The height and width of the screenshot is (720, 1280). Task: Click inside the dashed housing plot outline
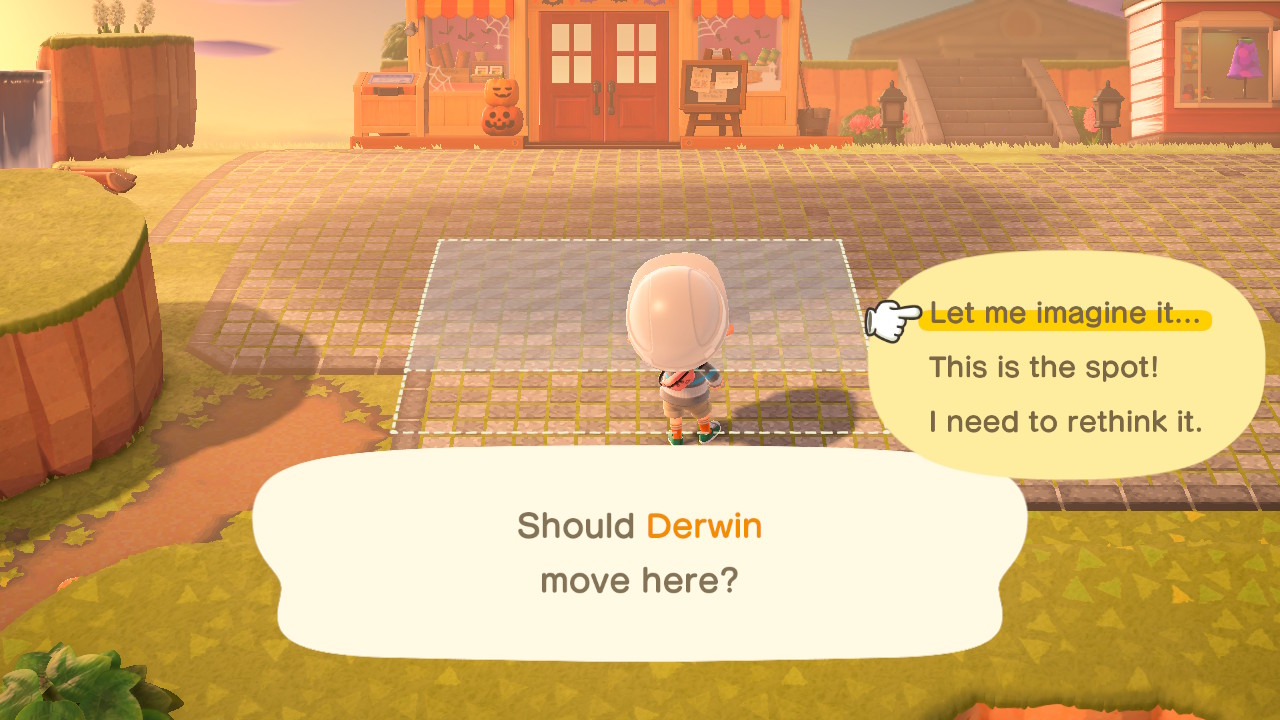coord(530,320)
